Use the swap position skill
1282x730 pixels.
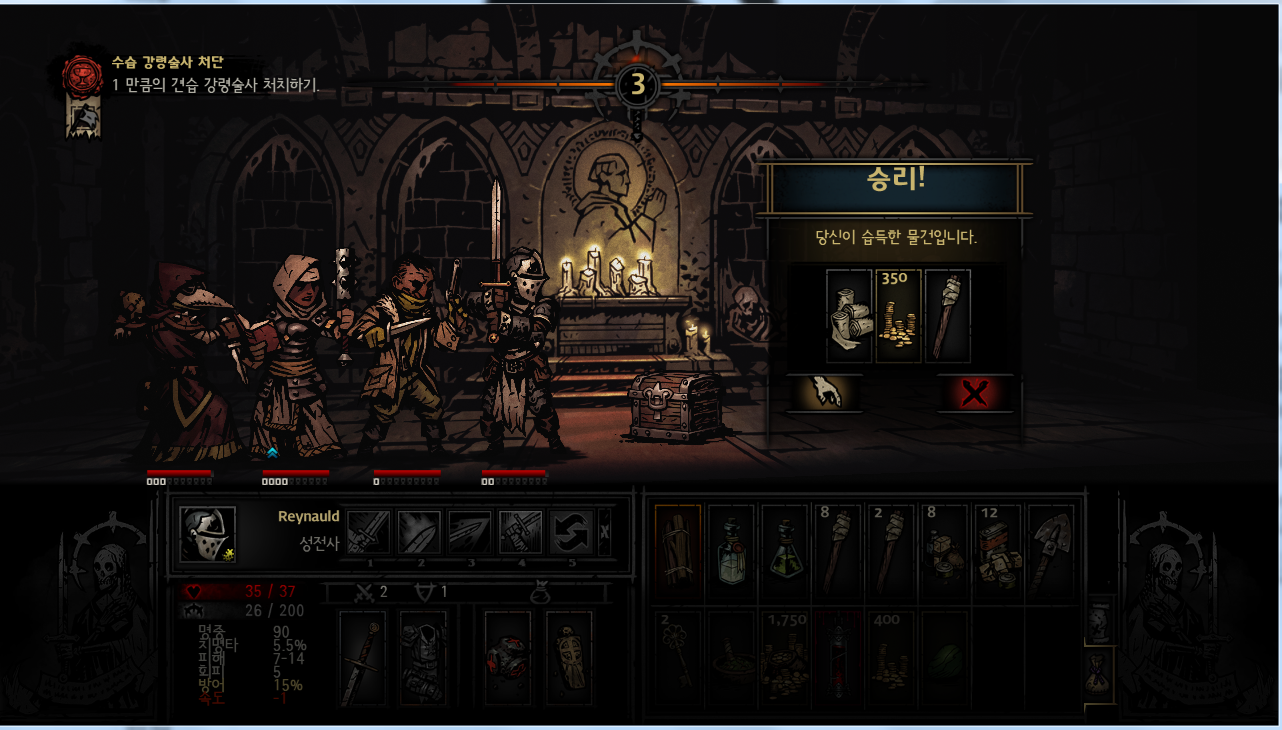(572, 532)
